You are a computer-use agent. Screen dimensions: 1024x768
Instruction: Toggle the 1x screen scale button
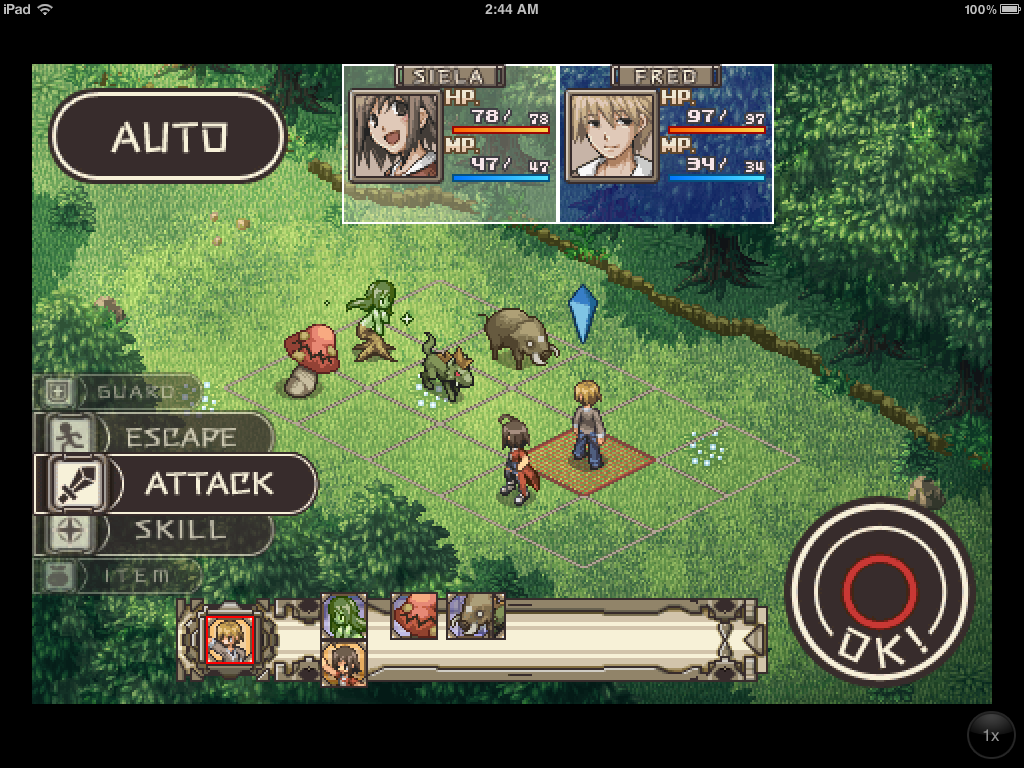(x=990, y=736)
